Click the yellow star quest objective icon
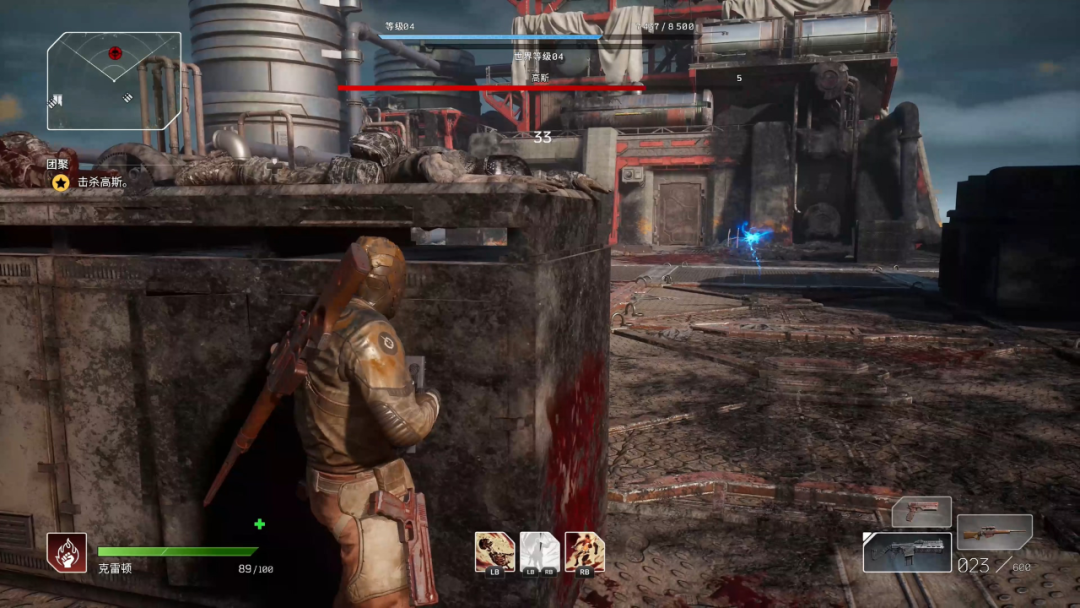1080x608 pixels. [61, 182]
